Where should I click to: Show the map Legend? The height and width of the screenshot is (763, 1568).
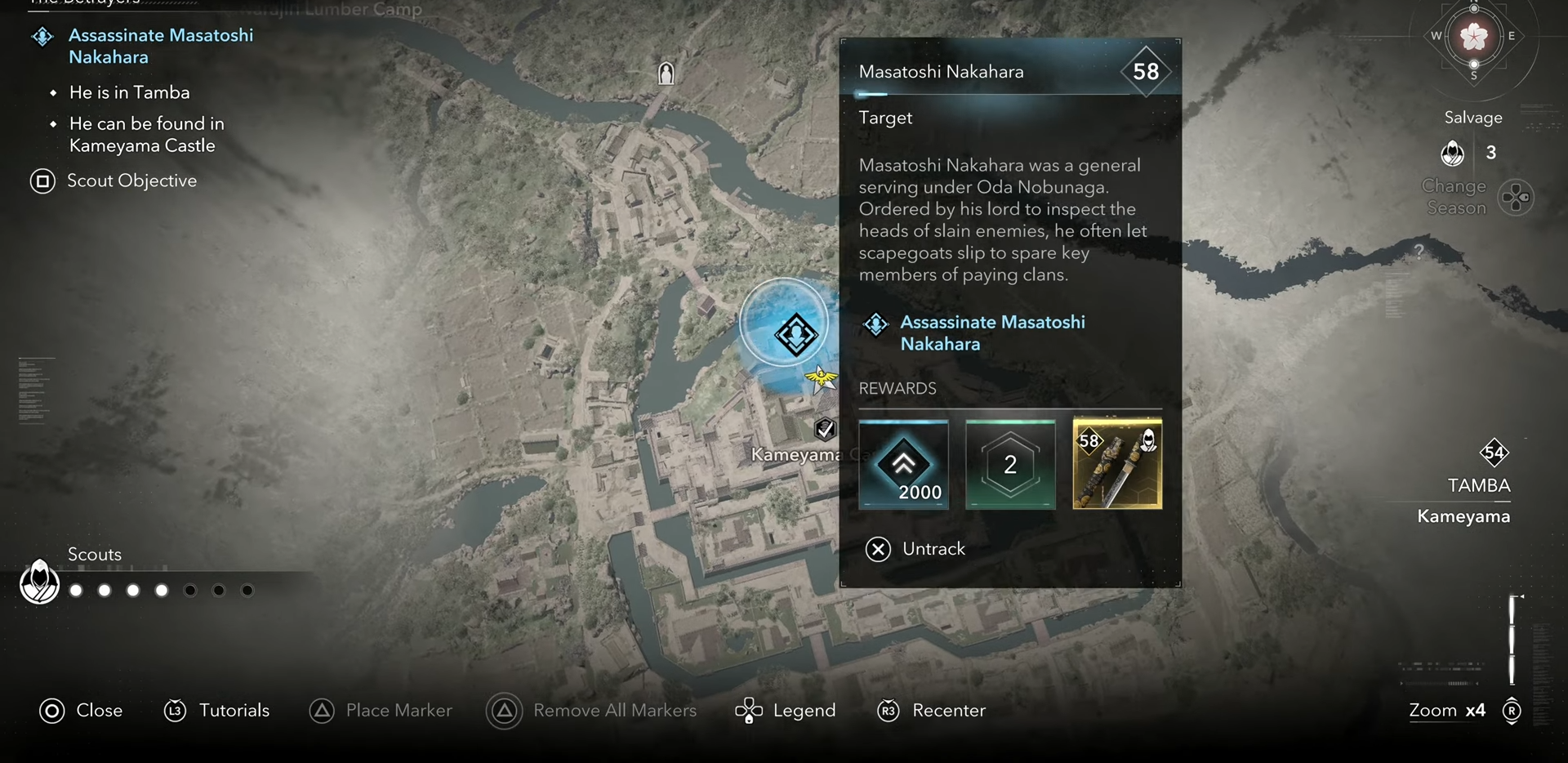pyautogui.click(x=785, y=711)
